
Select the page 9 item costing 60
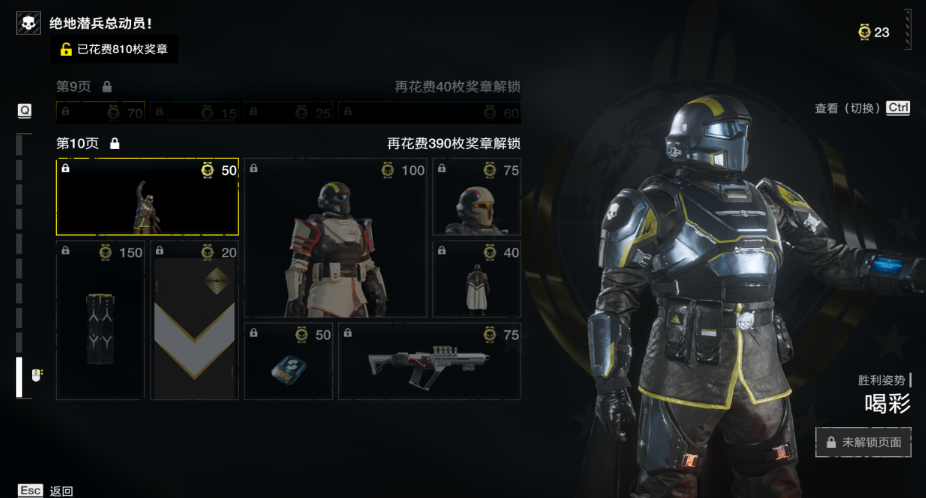[x=429, y=113]
